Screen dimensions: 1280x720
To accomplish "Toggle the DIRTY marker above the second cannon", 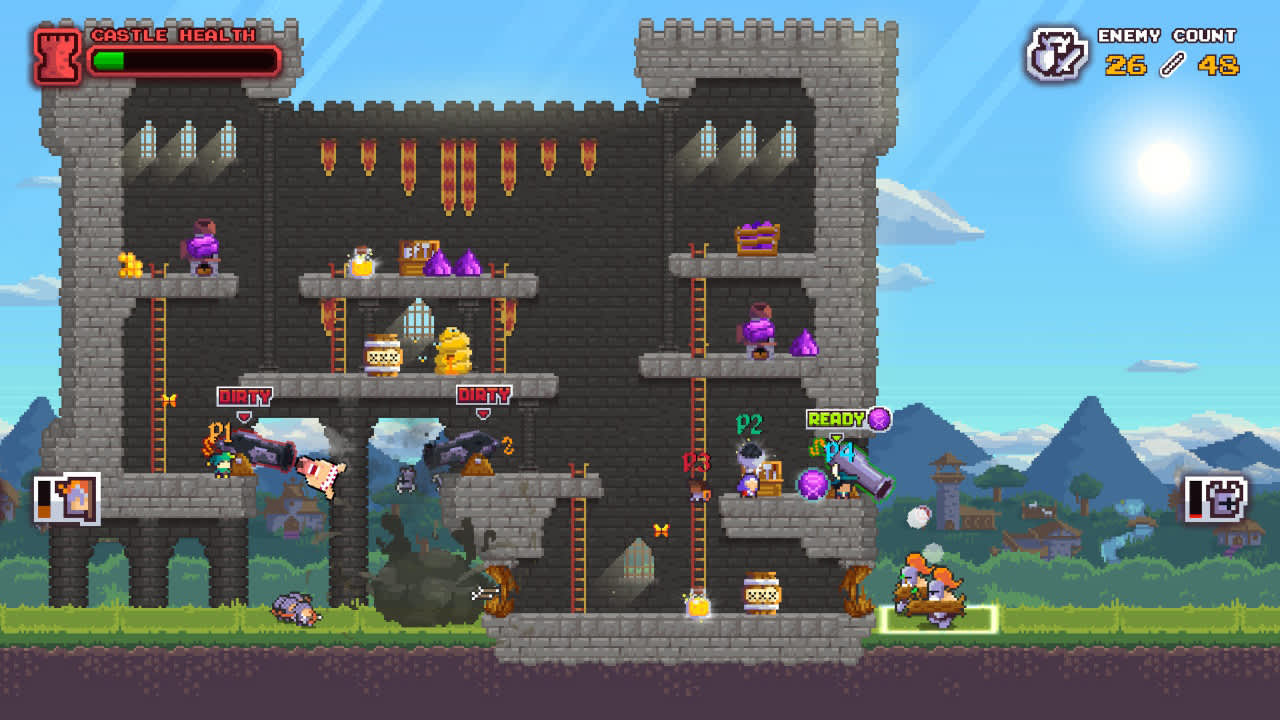I will (x=482, y=394).
